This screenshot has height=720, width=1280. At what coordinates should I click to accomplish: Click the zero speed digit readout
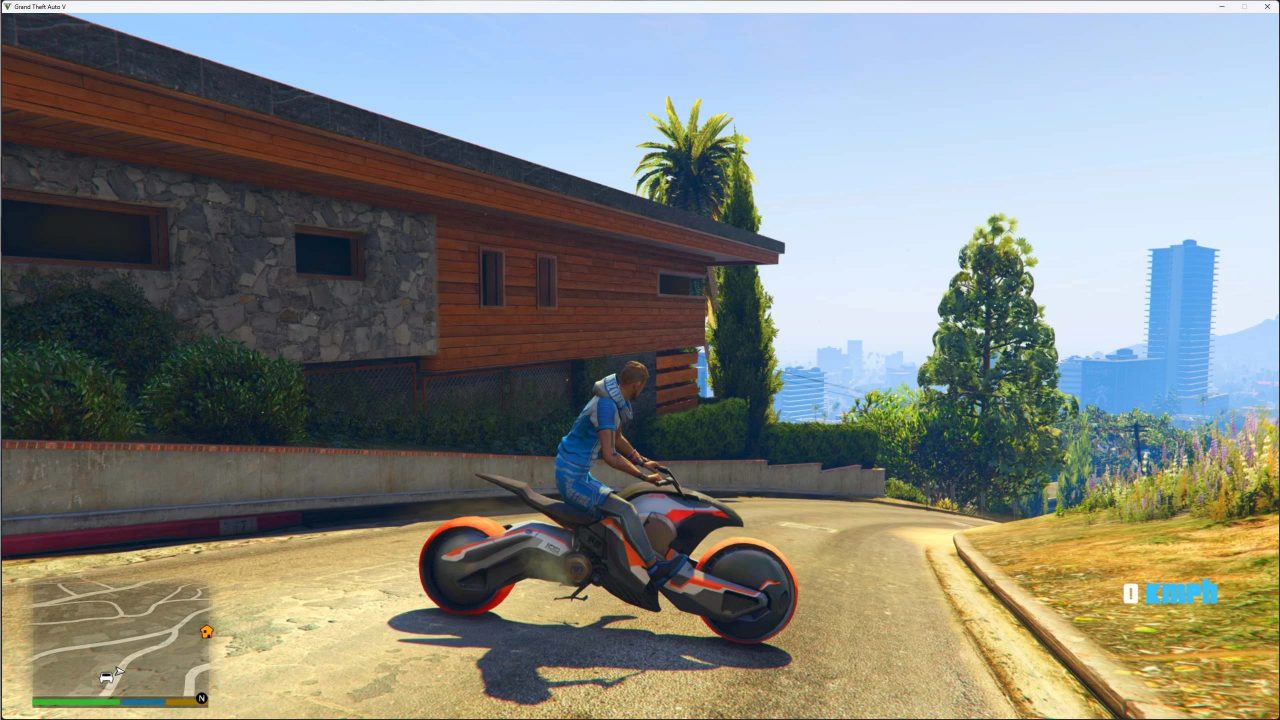pos(1131,593)
